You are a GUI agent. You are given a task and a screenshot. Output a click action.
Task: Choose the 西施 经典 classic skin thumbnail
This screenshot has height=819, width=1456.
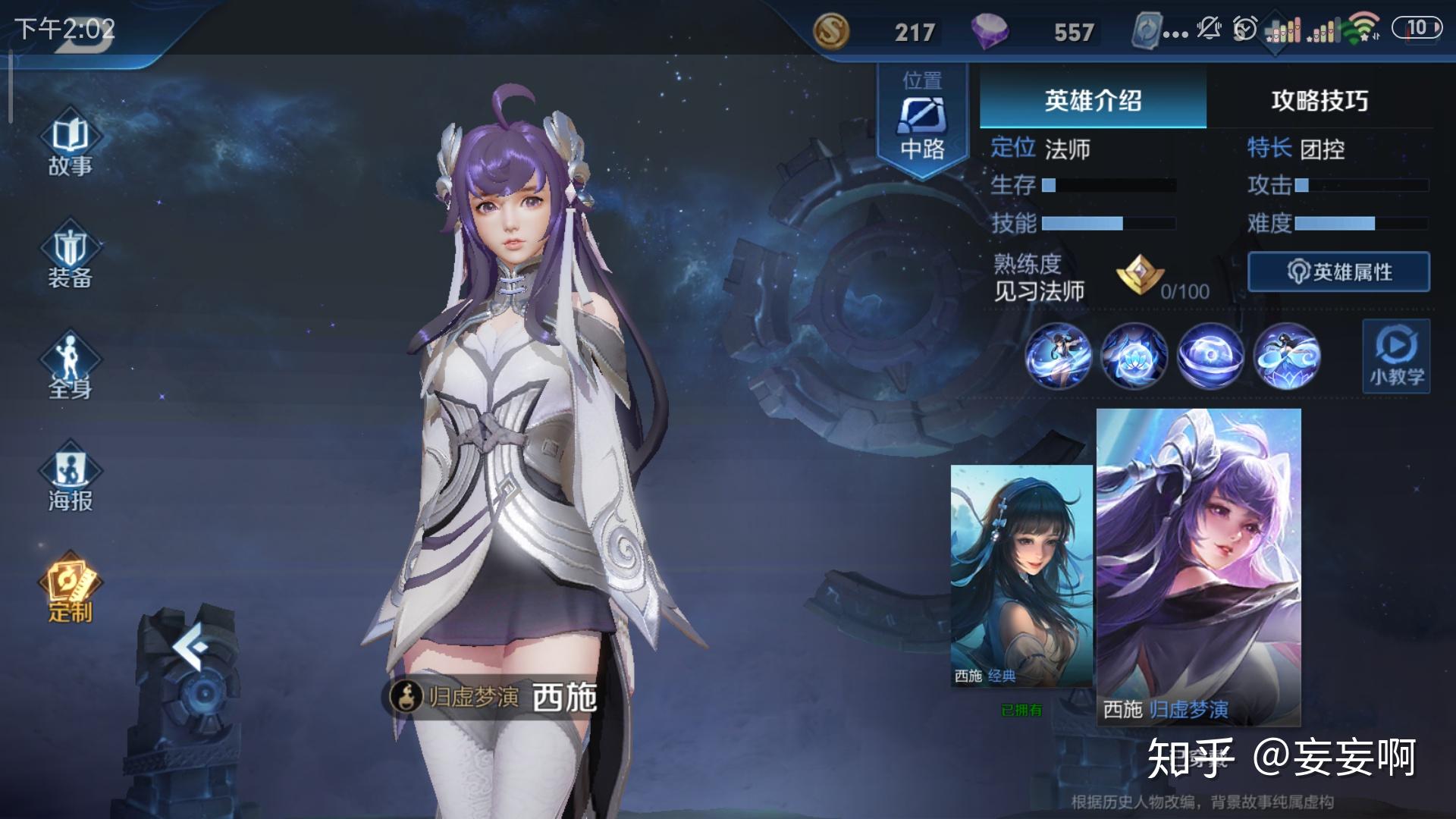(x=1021, y=576)
